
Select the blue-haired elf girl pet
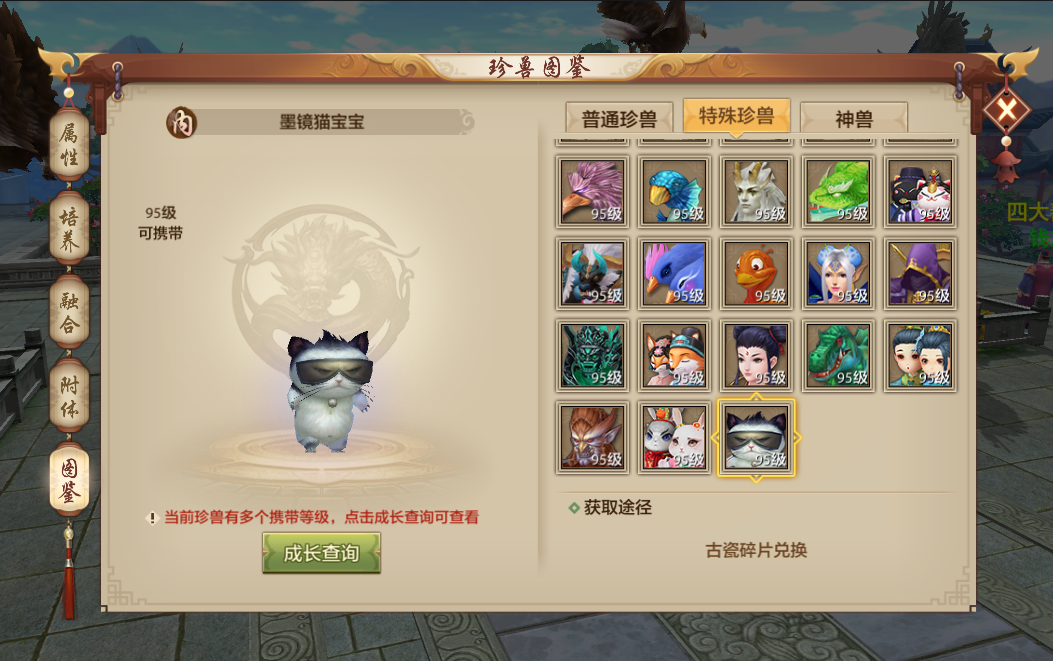[838, 273]
